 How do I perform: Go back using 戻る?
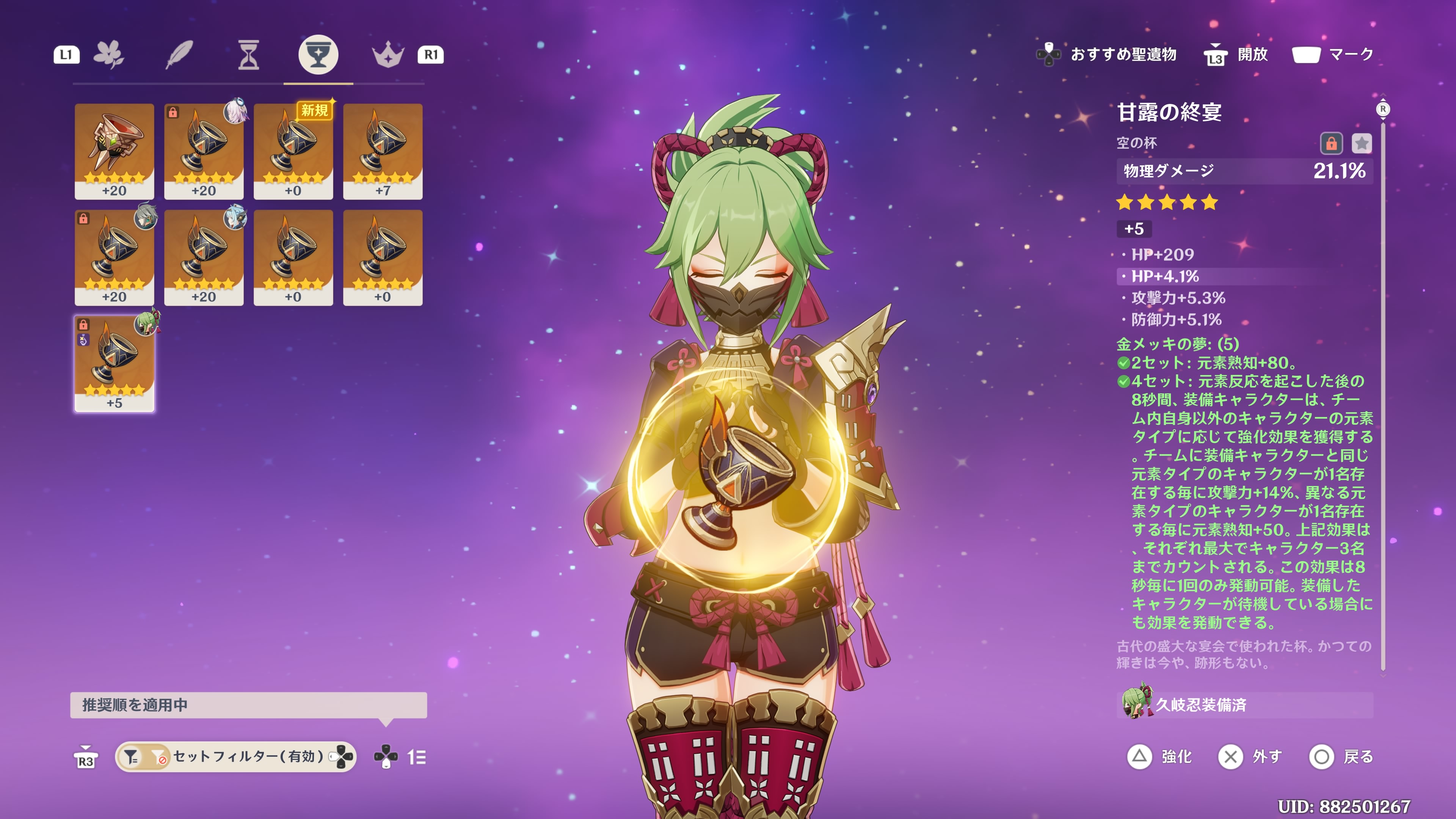(x=1341, y=756)
